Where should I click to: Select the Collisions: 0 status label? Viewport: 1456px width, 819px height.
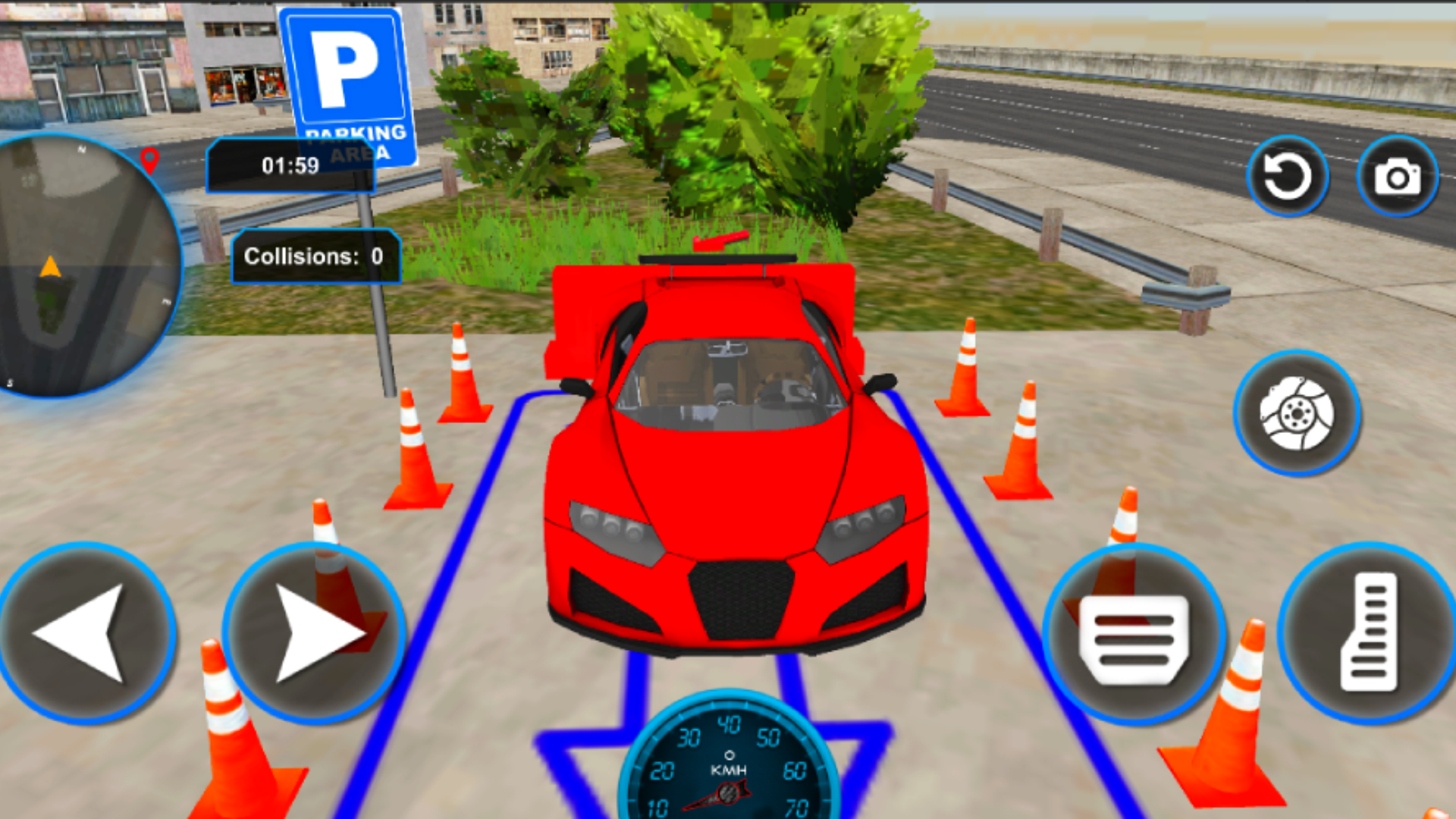(316, 256)
